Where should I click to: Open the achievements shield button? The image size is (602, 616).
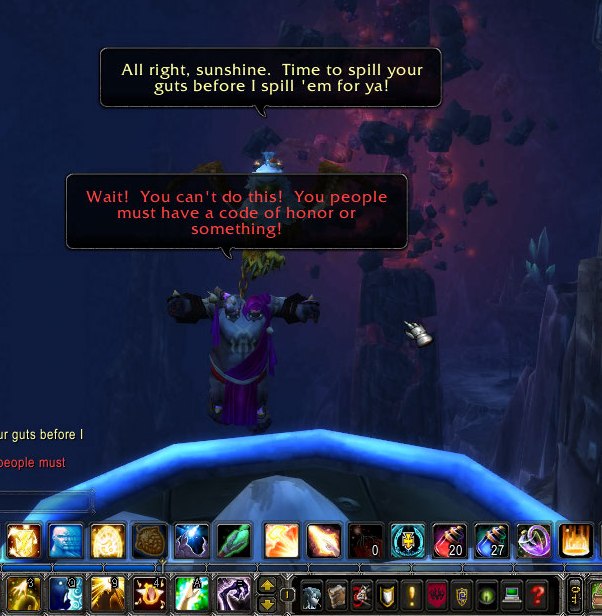click(x=387, y=593)
